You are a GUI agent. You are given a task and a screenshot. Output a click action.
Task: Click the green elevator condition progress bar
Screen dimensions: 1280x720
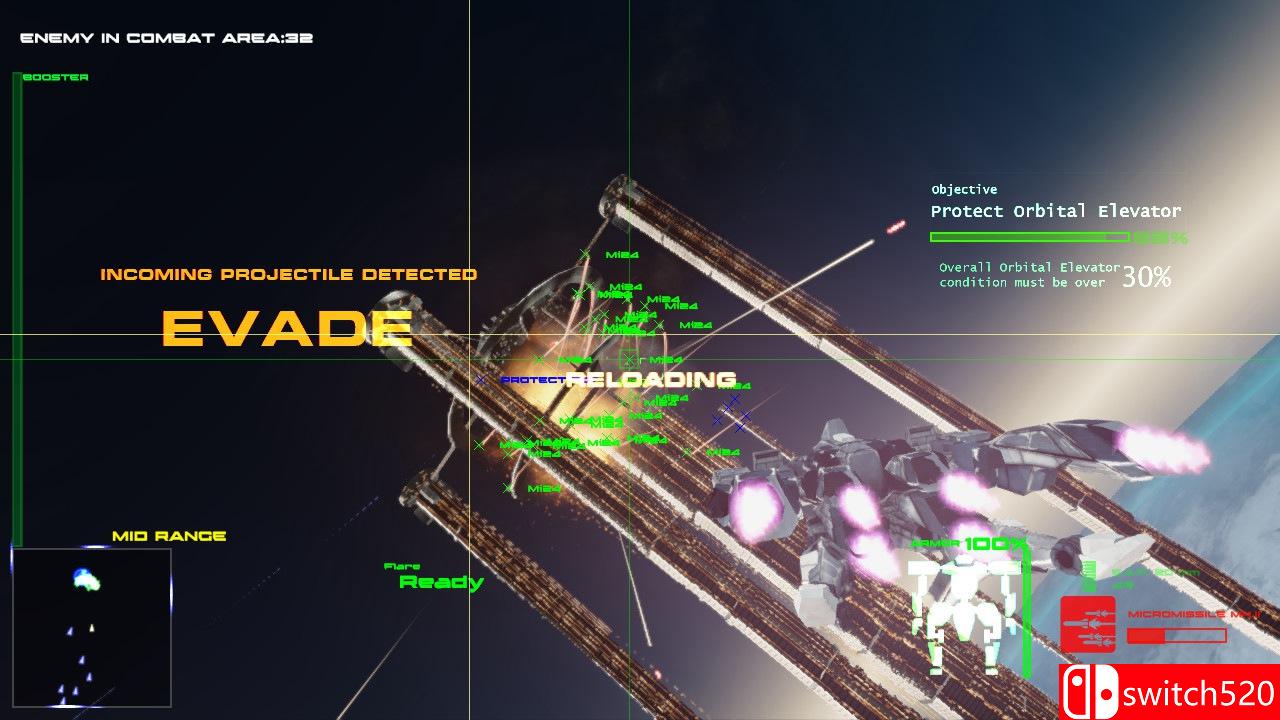click(1030, 236)
